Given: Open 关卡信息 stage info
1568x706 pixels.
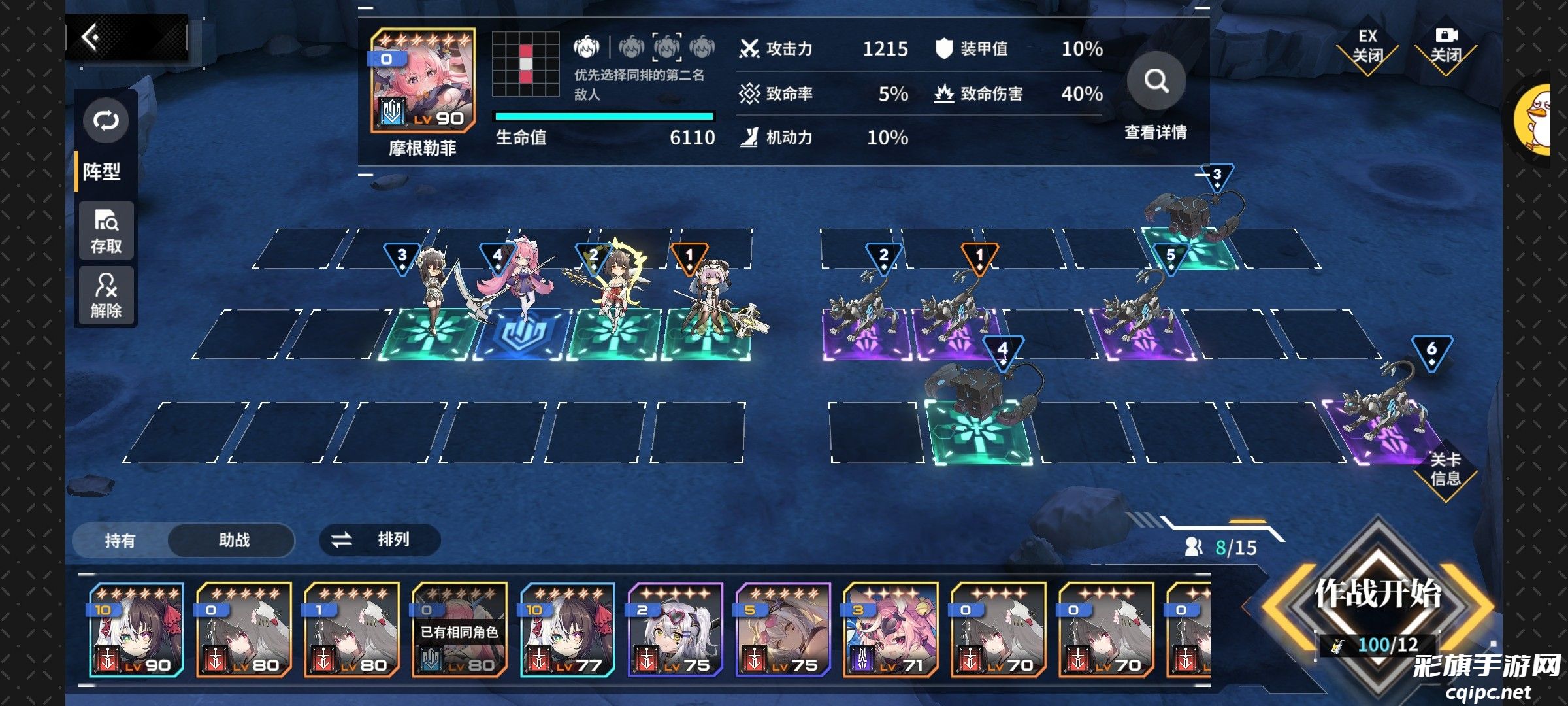Looking at the screenshot, I should tap(1445, 469).
